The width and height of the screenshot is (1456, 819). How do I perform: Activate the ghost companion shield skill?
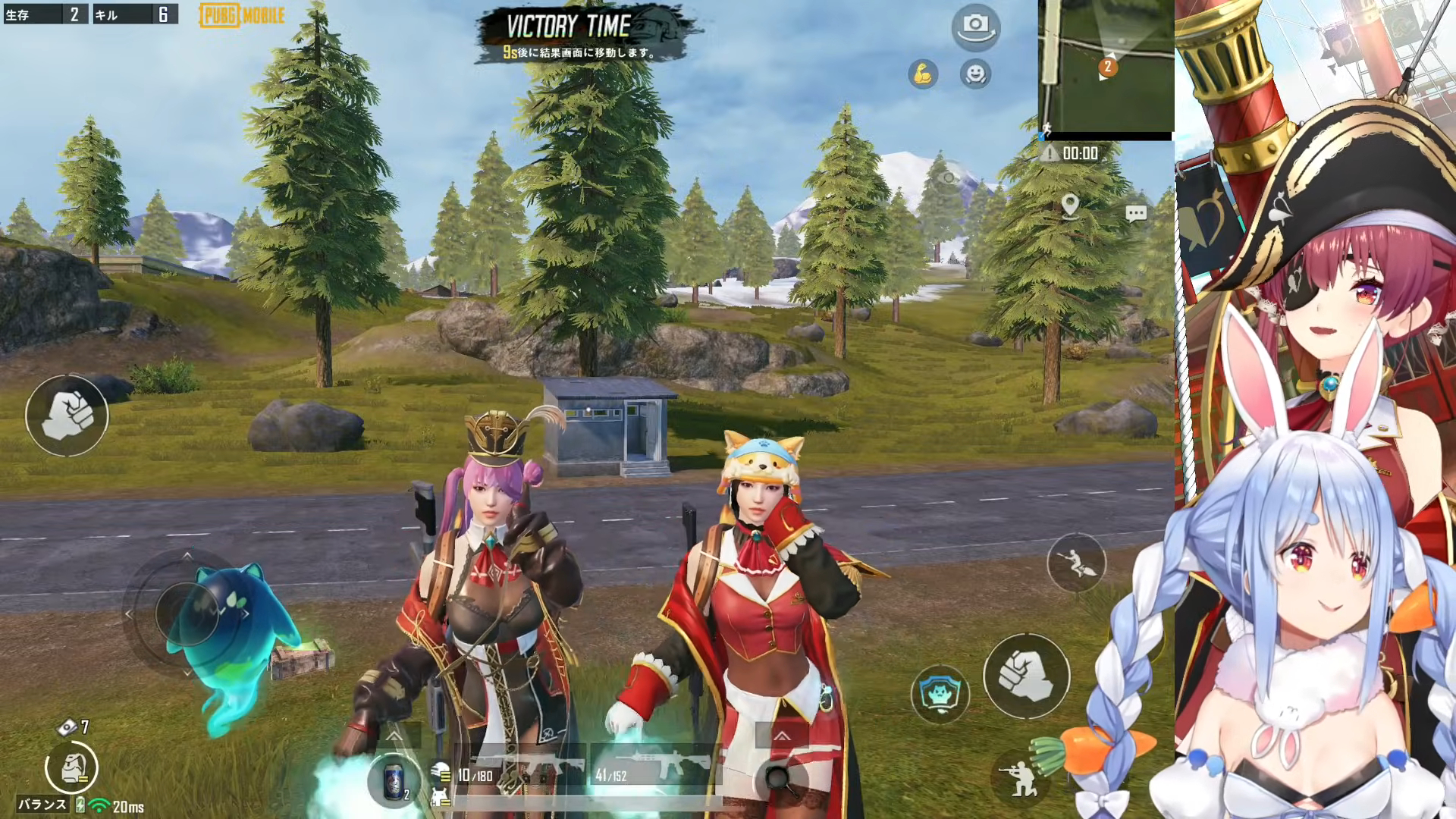click(x=940, y=693)
